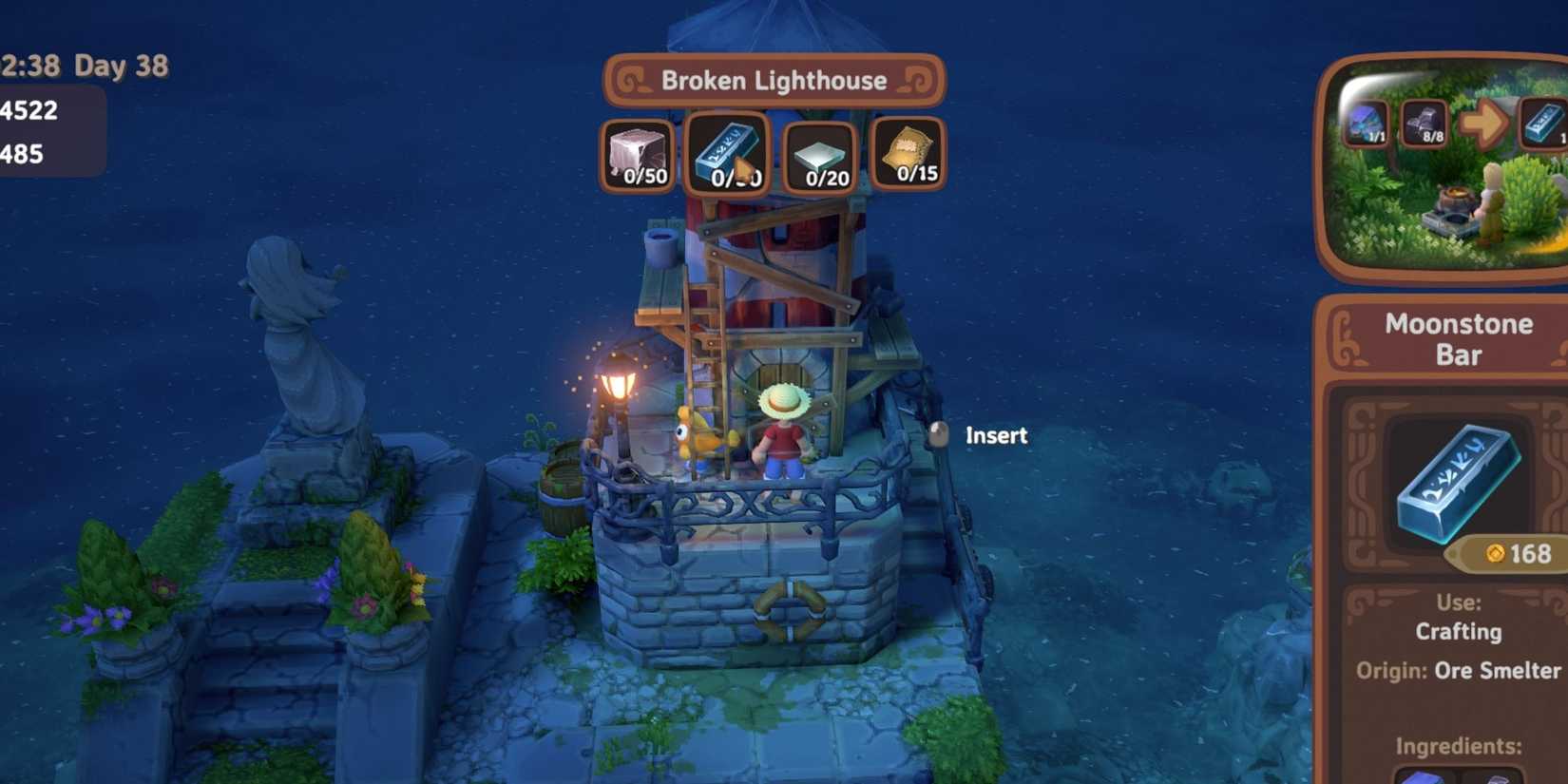Click the Insert action to deposit materials
Screen dimensions: 1568x784
[994, 435]
